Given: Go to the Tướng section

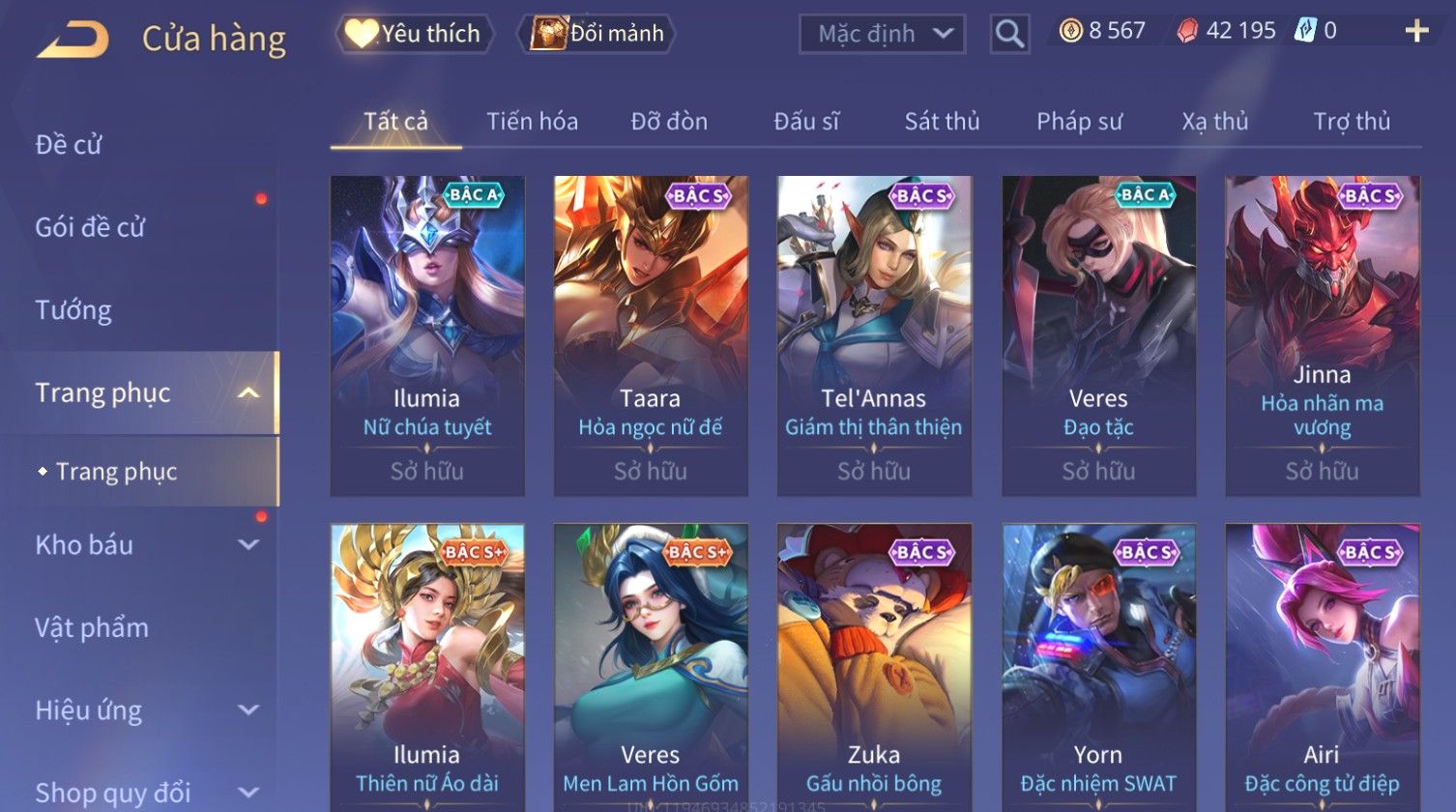Looking at the screenshot, I should point(73,310).
